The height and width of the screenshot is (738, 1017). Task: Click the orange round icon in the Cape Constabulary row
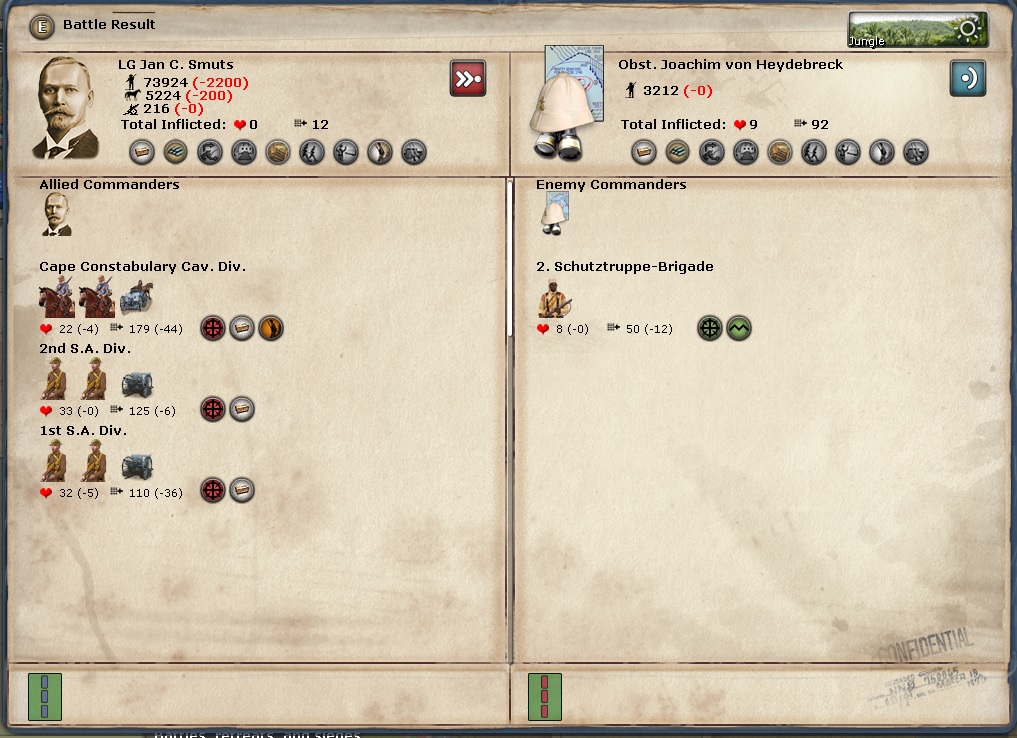click(x=271, y=328)
